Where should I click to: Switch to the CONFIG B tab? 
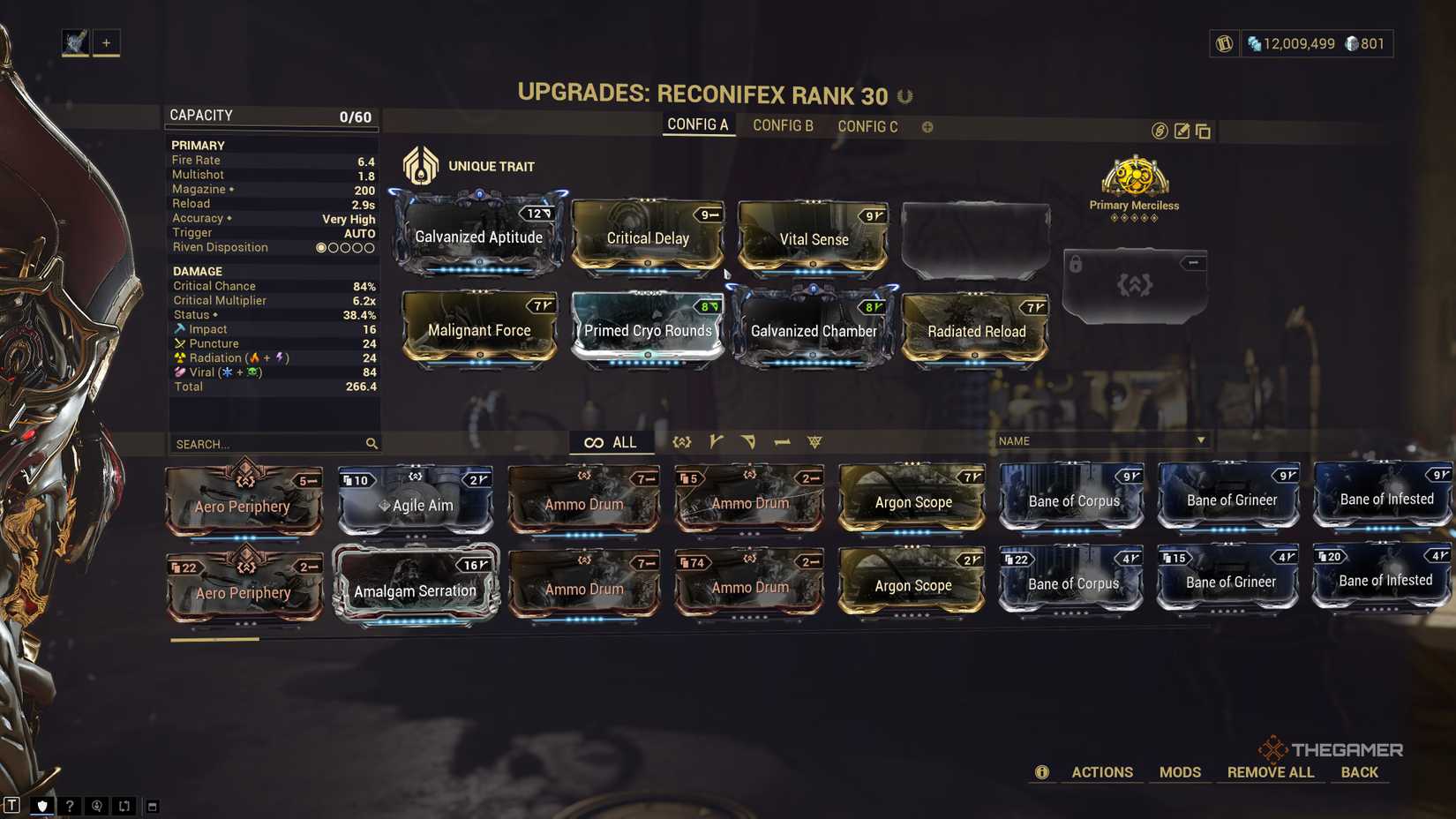[x=783, y=125]
